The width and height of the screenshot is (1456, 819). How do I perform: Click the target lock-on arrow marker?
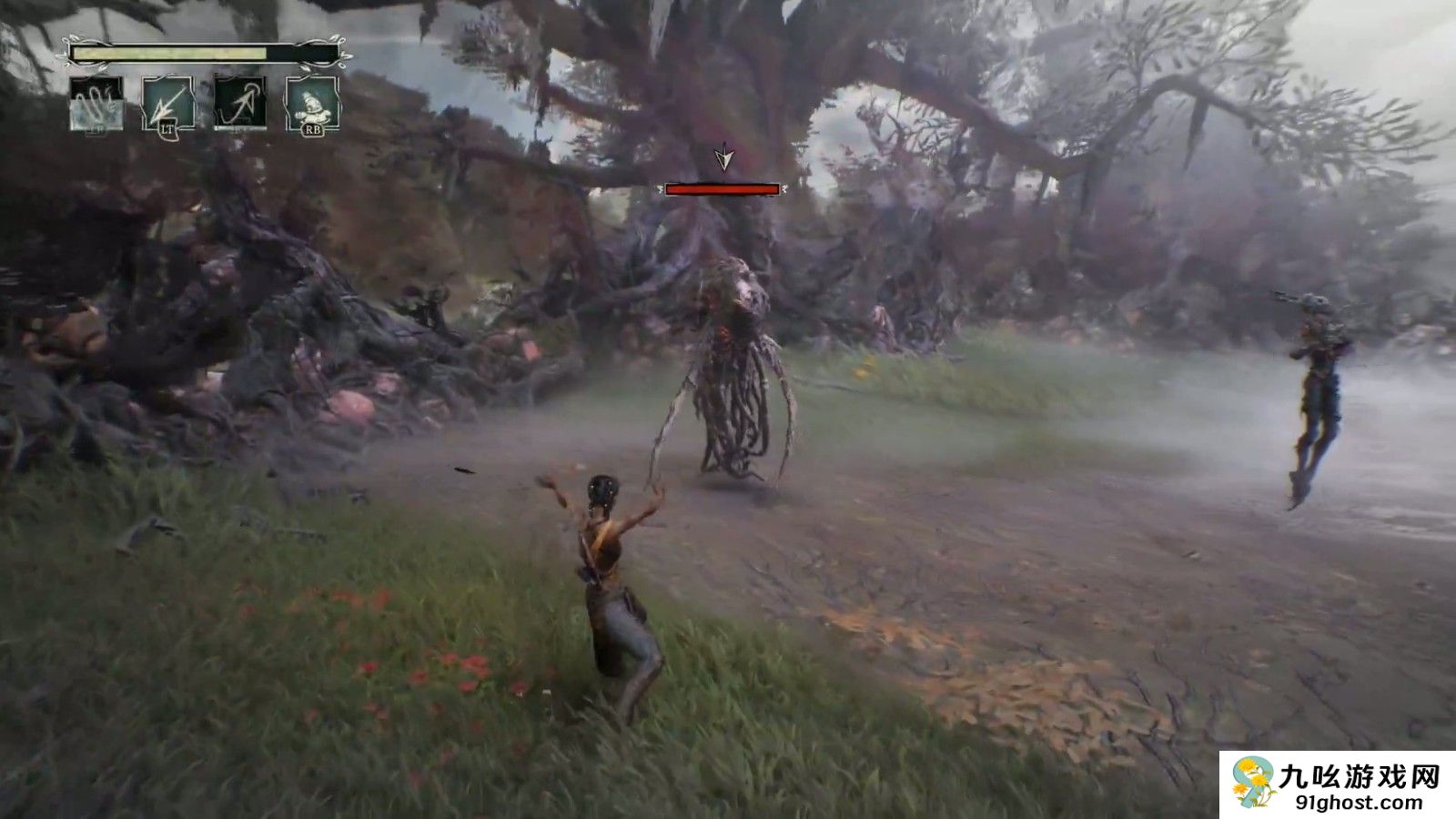click(723, 158)
